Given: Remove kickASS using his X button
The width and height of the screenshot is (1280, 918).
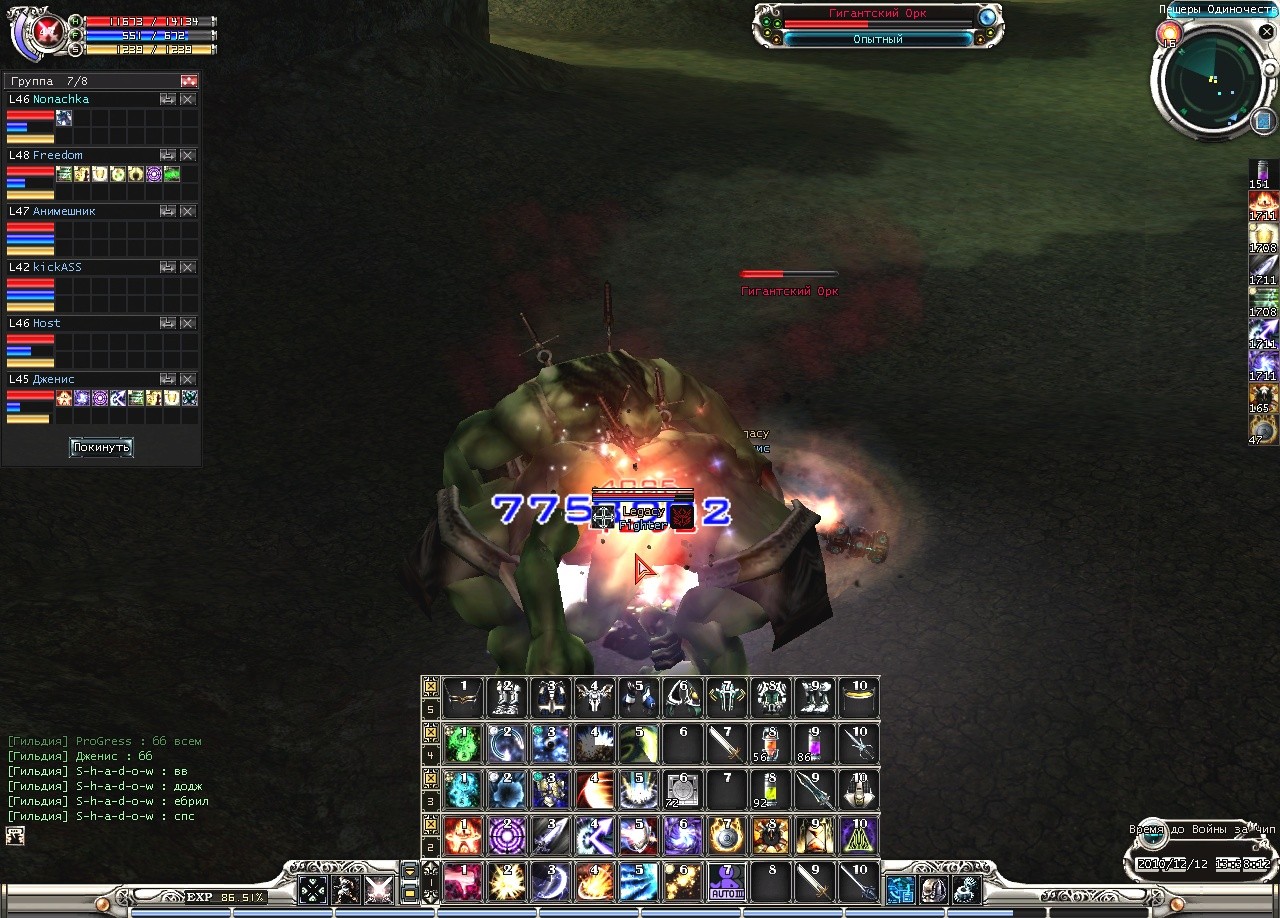Looking at the screenshot, I should 187,268.
